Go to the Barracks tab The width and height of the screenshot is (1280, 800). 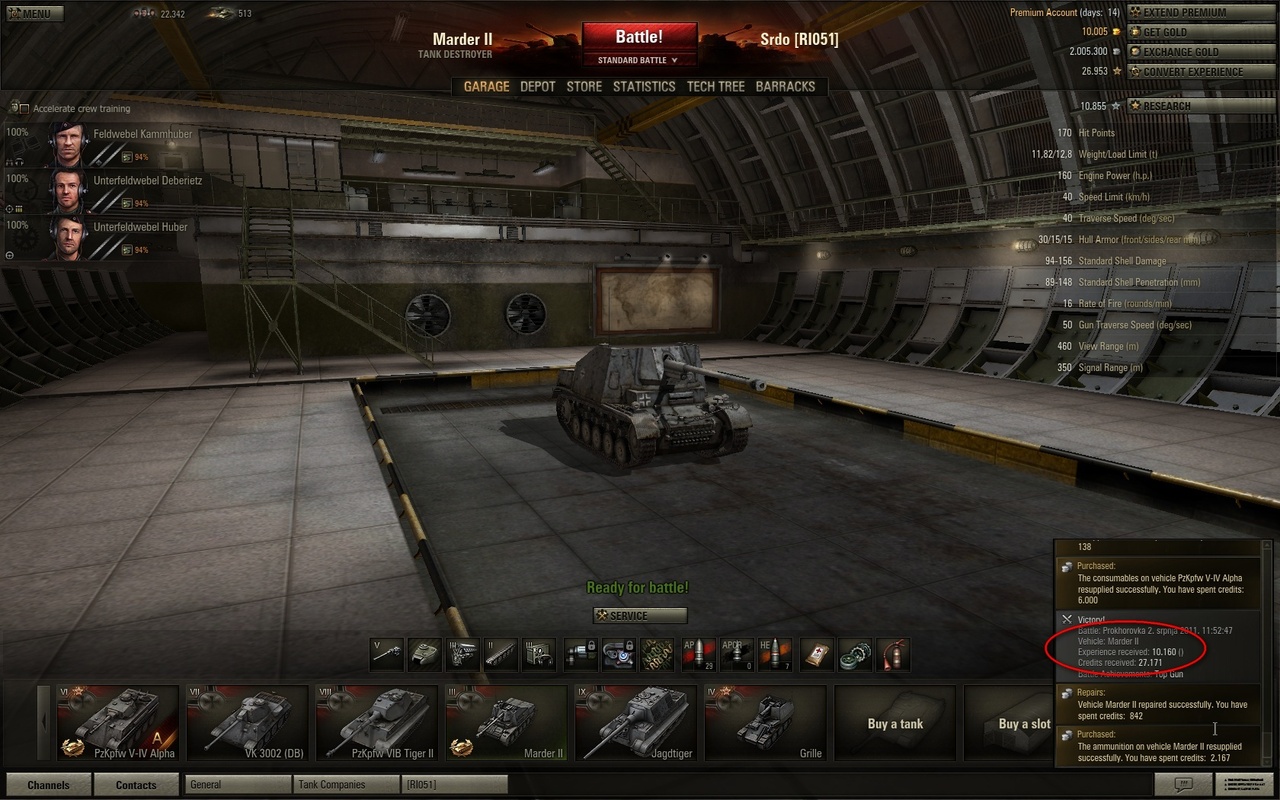[785, 87]
